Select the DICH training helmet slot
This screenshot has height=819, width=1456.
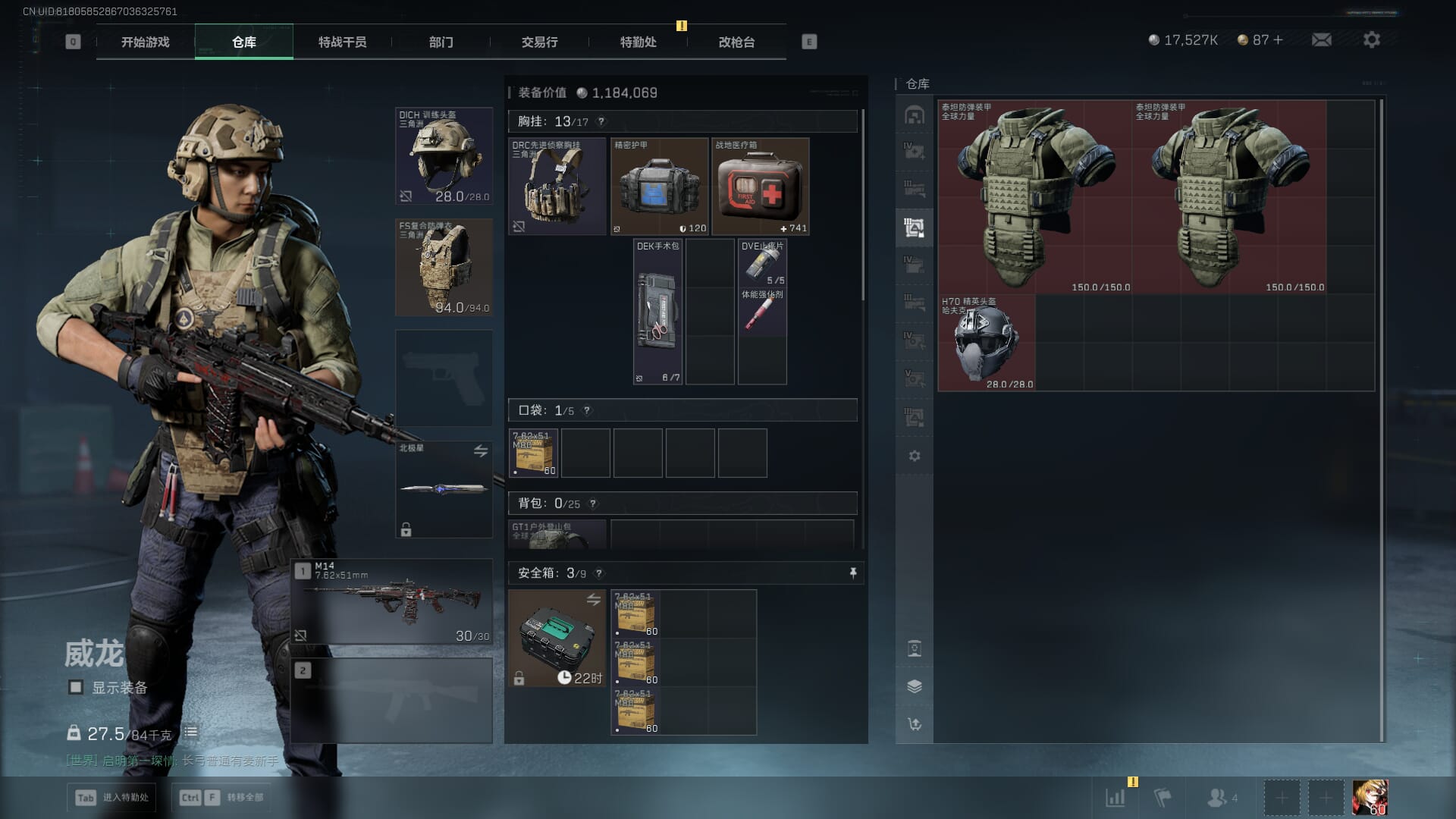coord(444,156)
